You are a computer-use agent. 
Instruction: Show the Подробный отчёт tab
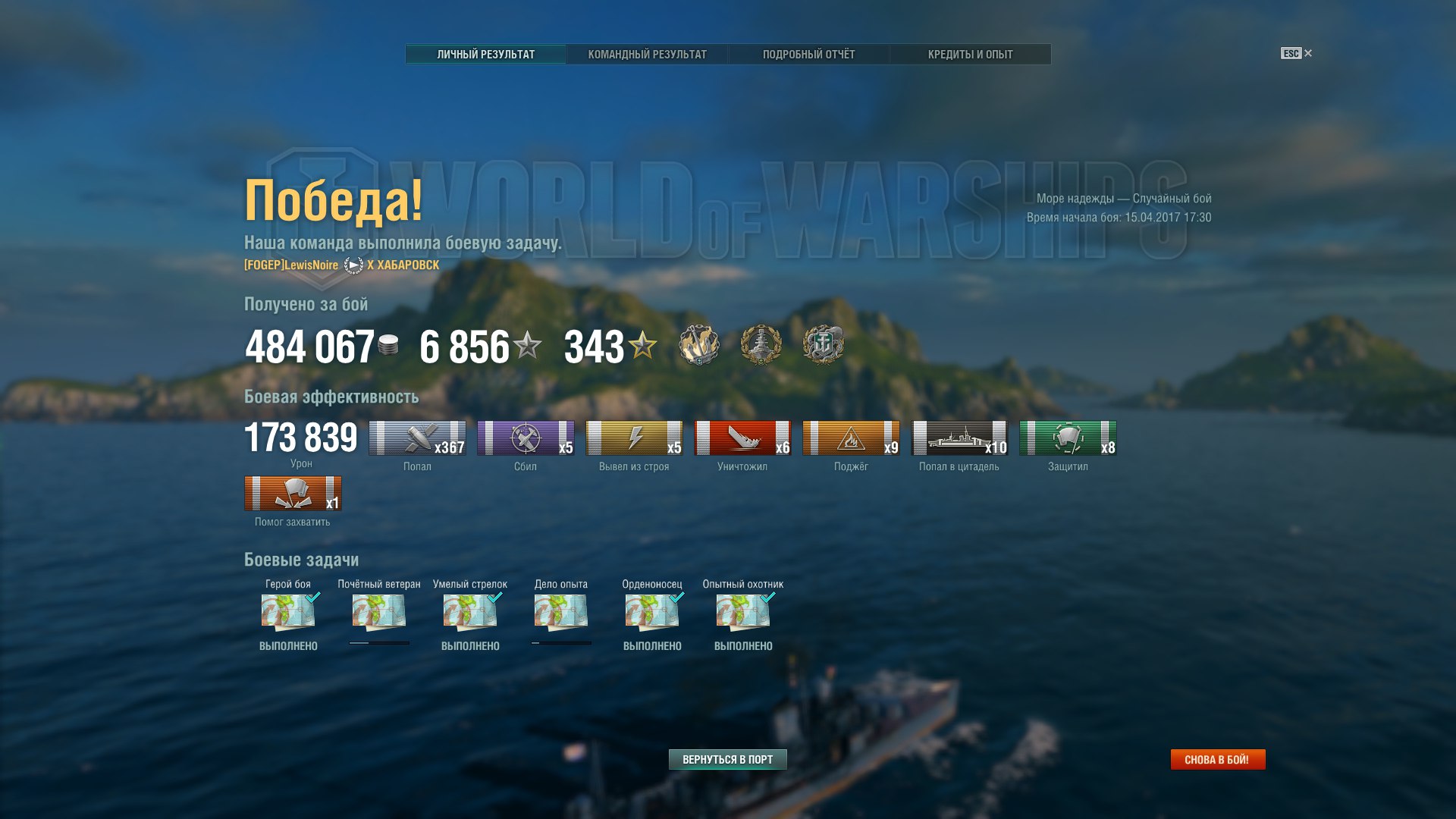[x=808, y=55]
